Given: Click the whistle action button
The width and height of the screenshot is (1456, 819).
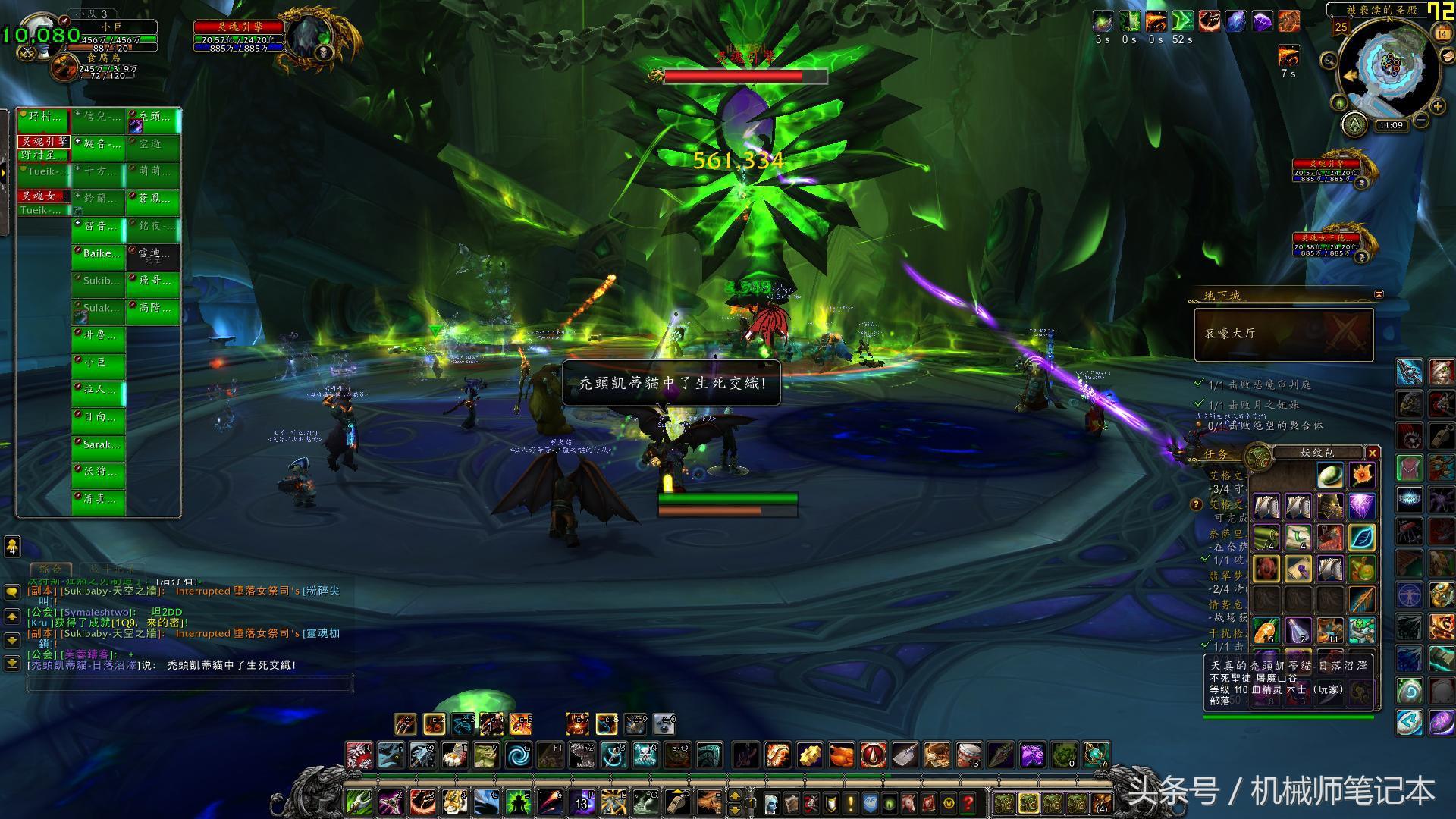Looking at the screenshot, I should pos(678,802).
